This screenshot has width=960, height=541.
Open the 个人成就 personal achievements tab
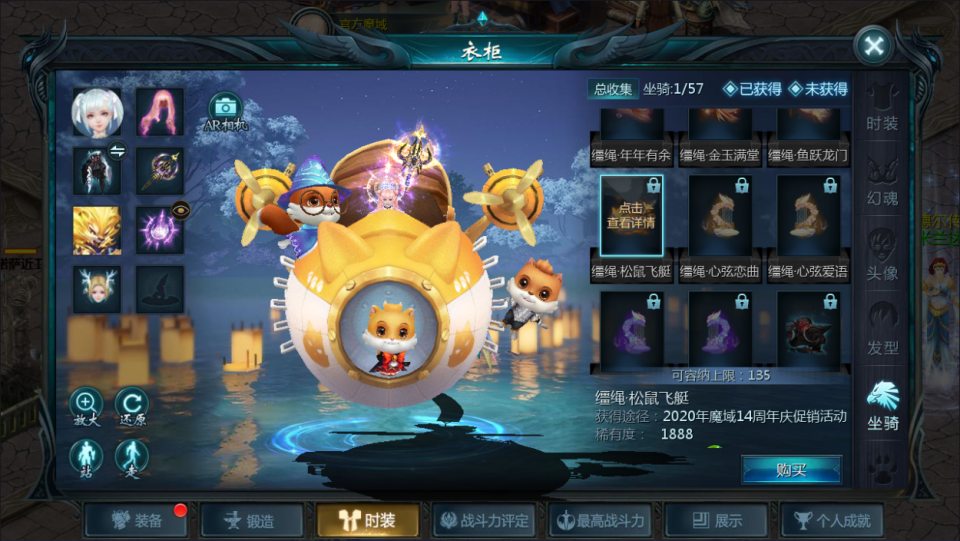coord(833,520)
